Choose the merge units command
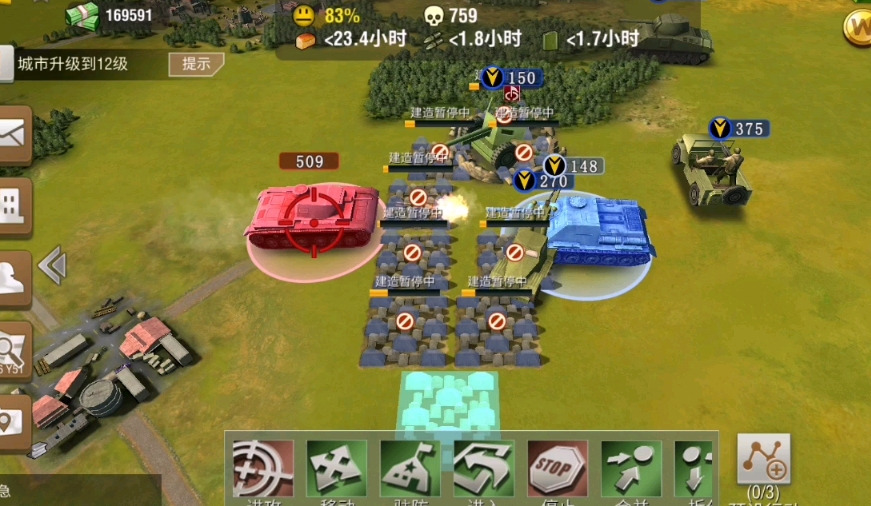 click(631, 468)
